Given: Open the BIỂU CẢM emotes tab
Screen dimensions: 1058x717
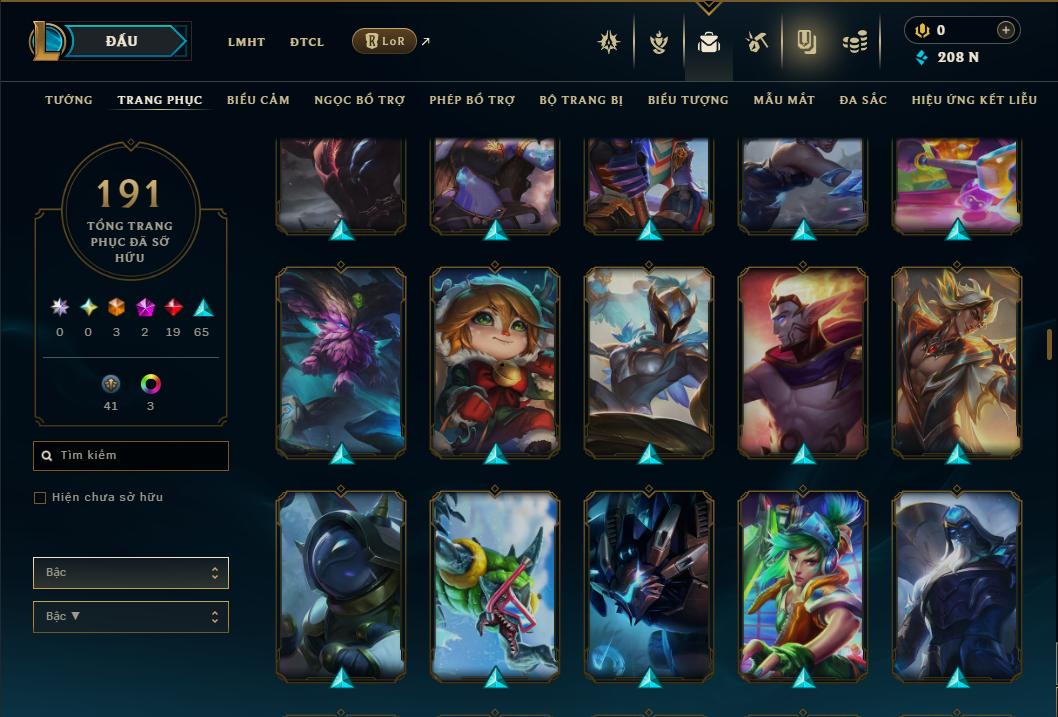Looking at the screenshot, I should (258, 100).
